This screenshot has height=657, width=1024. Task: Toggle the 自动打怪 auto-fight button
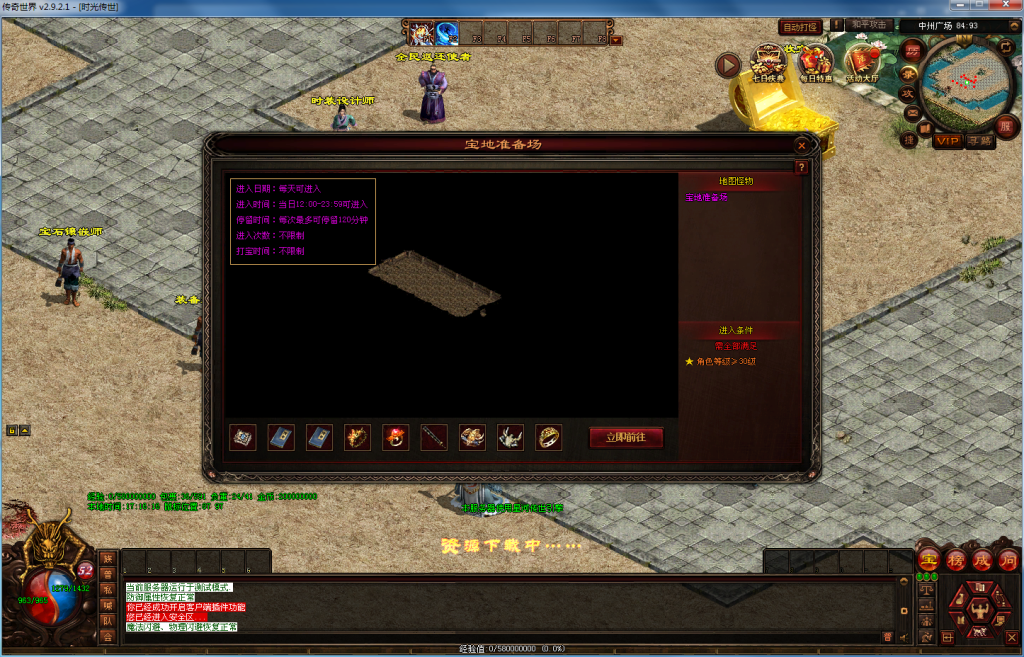click(800, 27)
